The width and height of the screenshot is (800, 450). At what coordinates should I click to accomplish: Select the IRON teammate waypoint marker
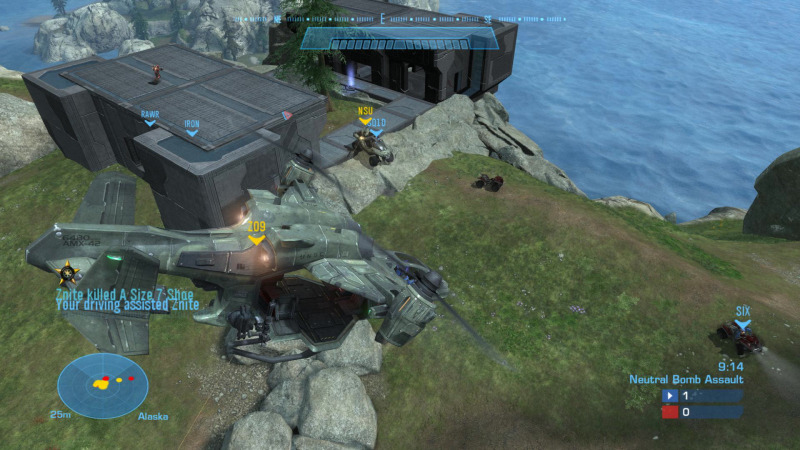pos(191,129)
